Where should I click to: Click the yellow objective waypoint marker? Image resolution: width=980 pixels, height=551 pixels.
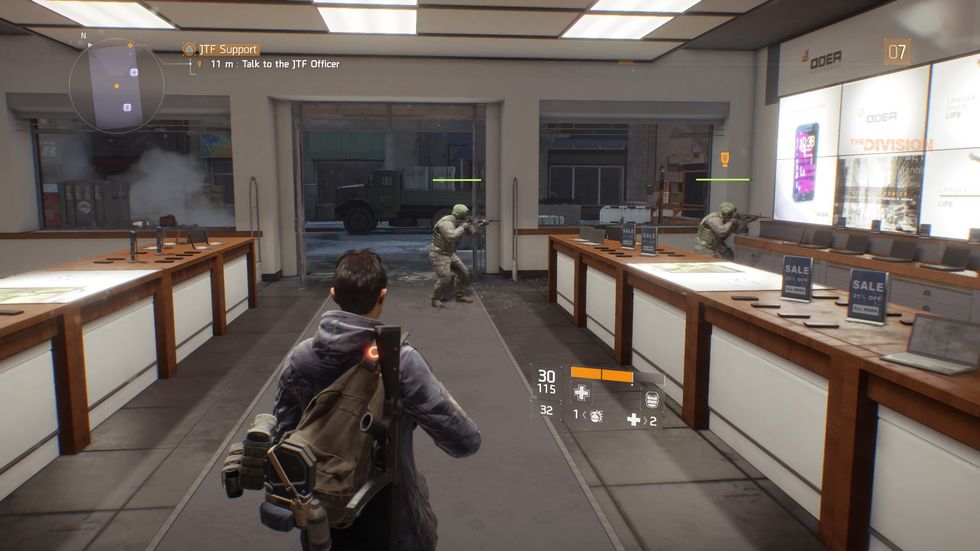724,159
